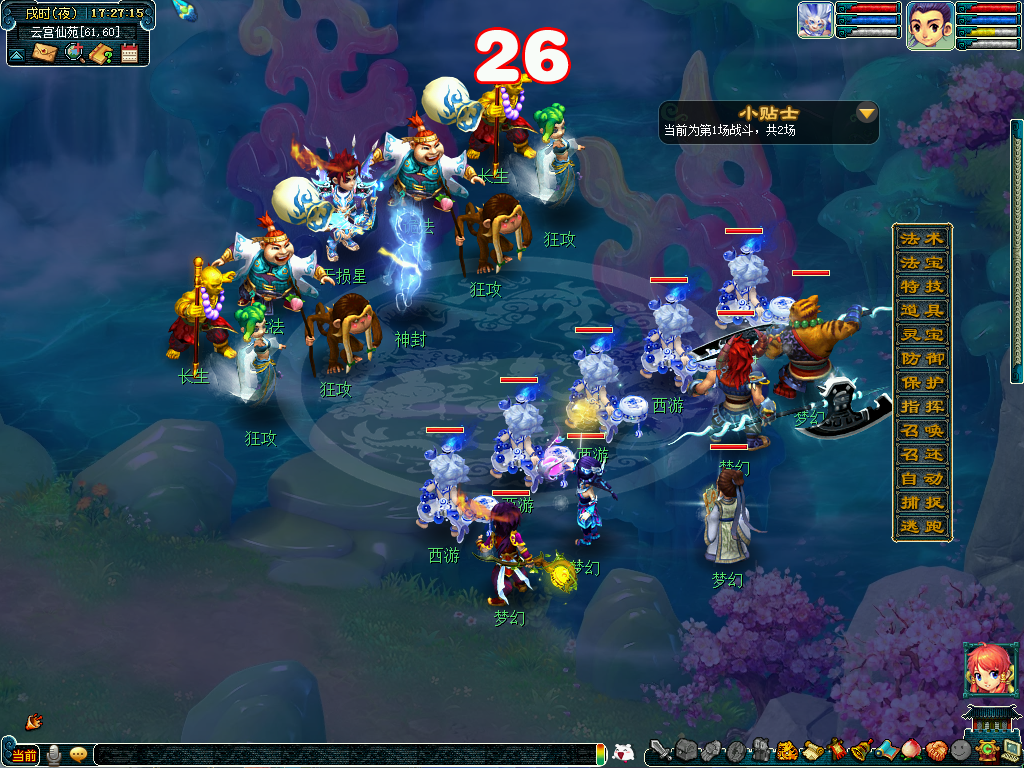
Task: Click the 召唤 summon pet command
Action: [x=922, y=430]
